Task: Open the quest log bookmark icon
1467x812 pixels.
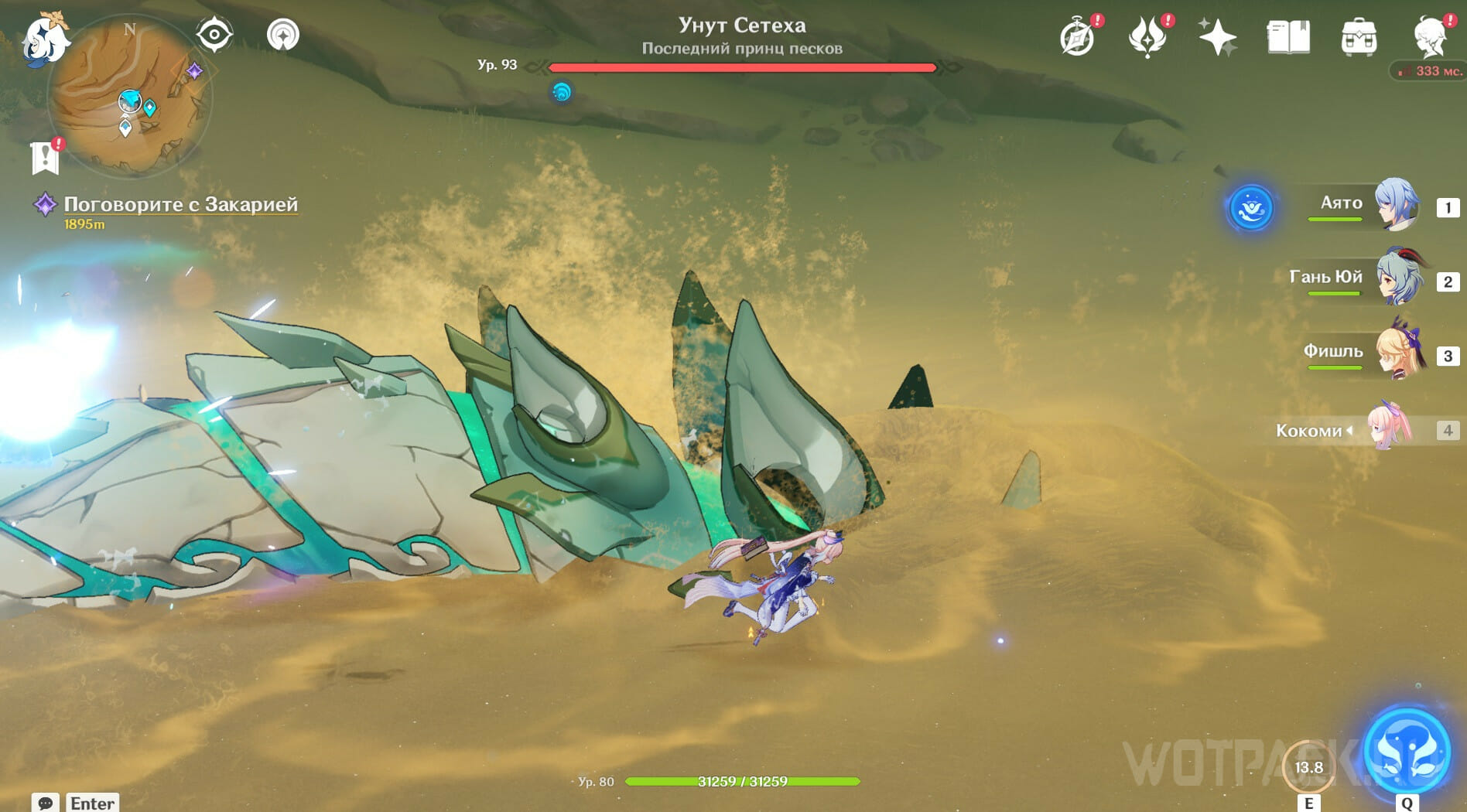Action: (46, 158)
